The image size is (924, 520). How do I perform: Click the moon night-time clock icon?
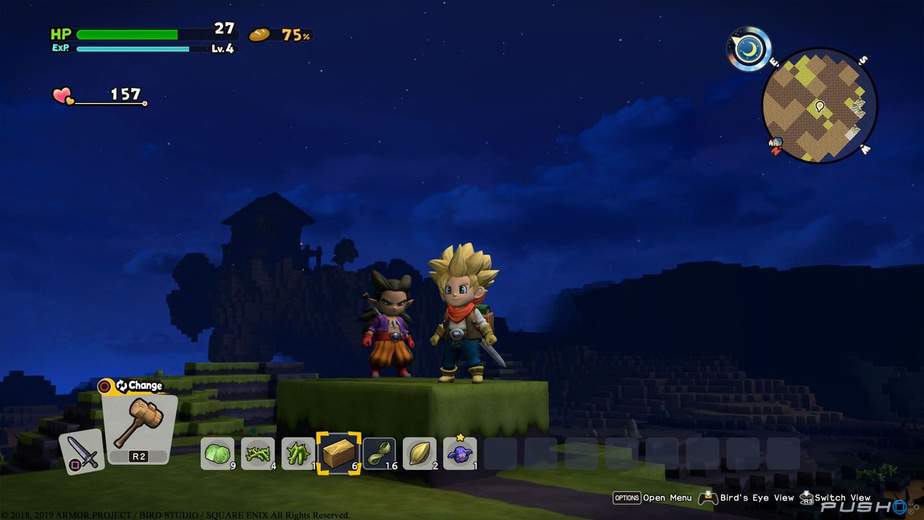pyautogui.click(x=749, y=48)
